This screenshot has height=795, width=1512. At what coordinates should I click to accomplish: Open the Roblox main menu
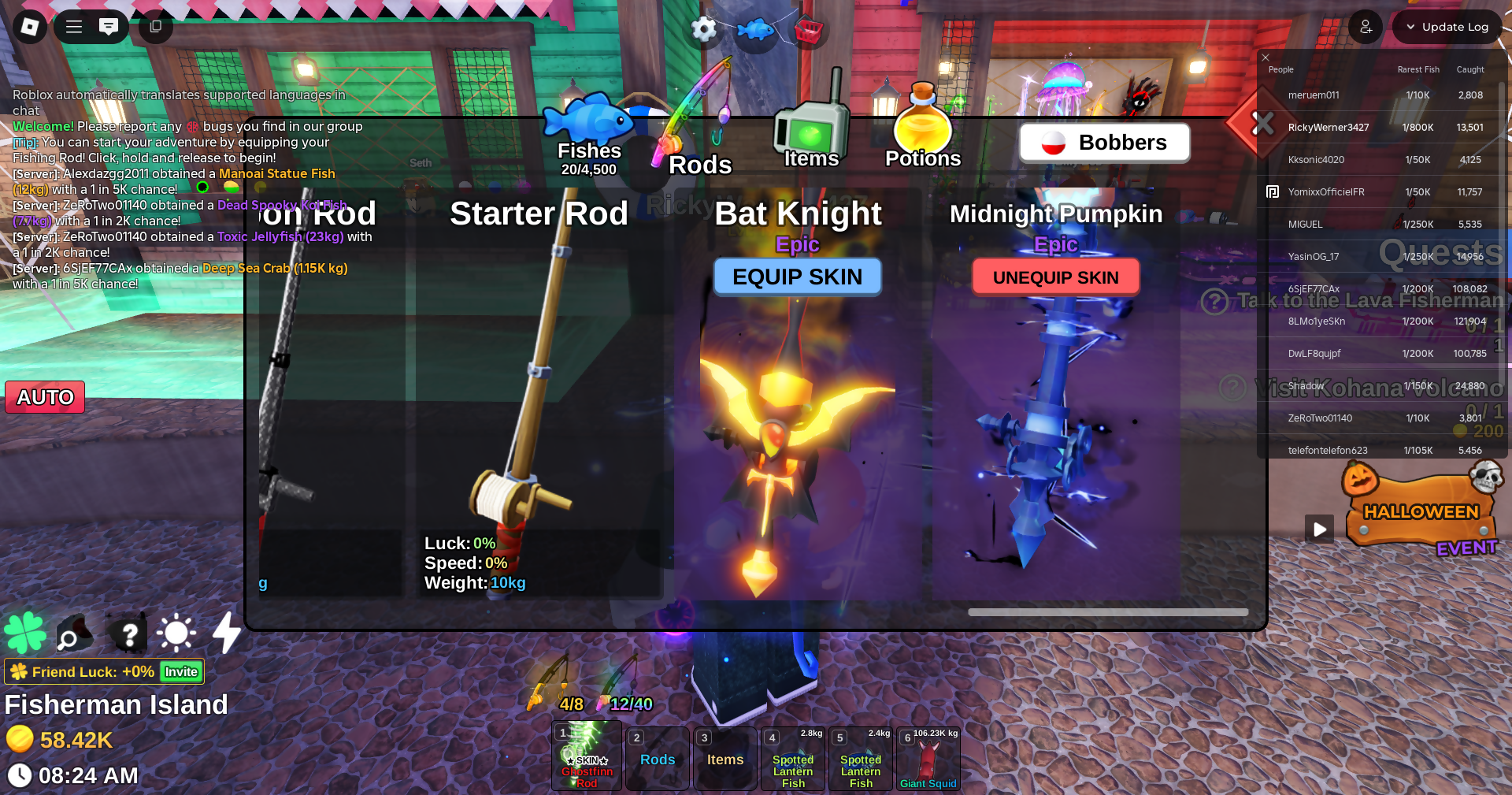(x=30, y=27)
